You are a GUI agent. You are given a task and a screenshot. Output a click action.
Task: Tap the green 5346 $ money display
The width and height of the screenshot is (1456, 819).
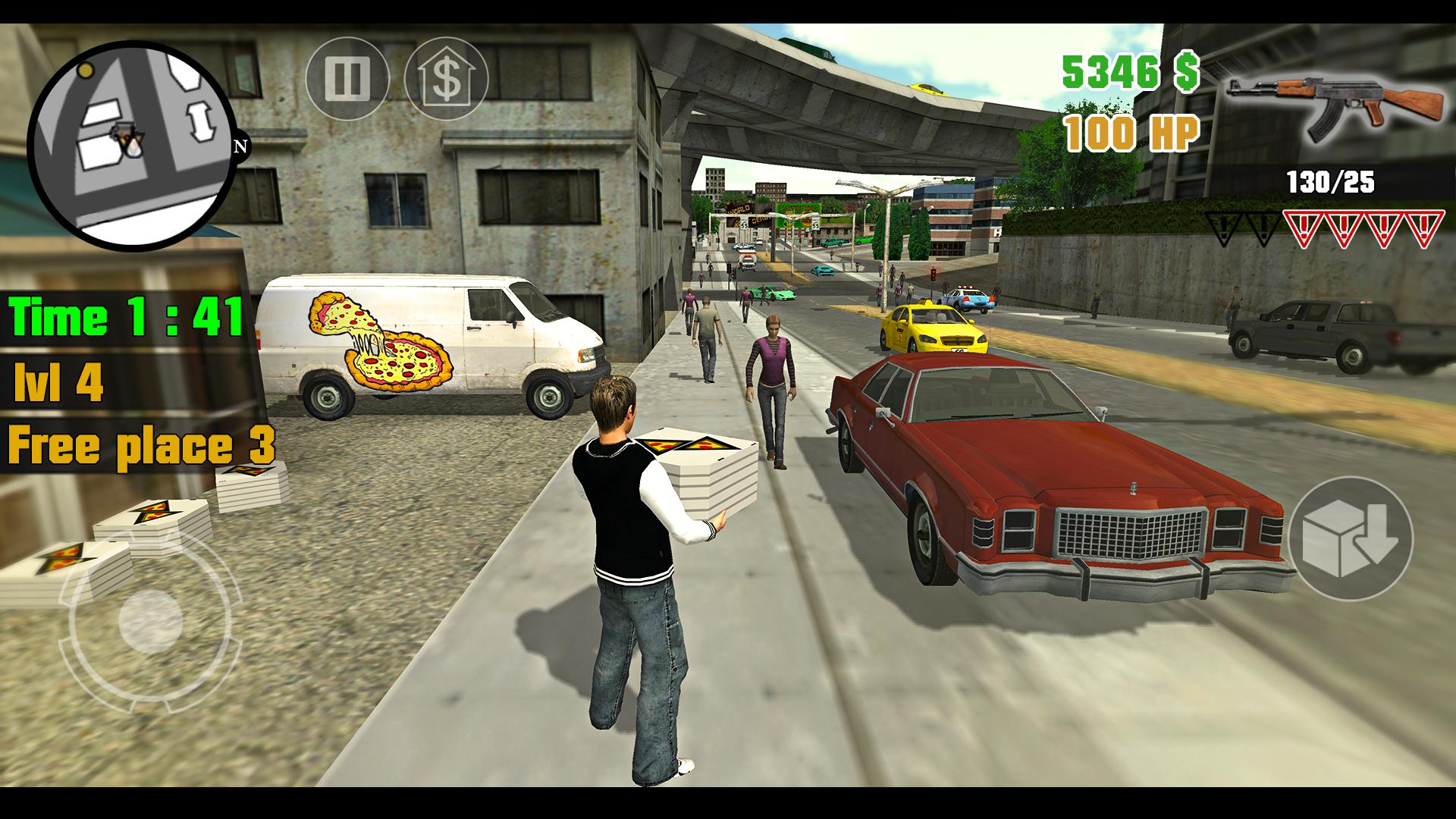[1130, 72]
